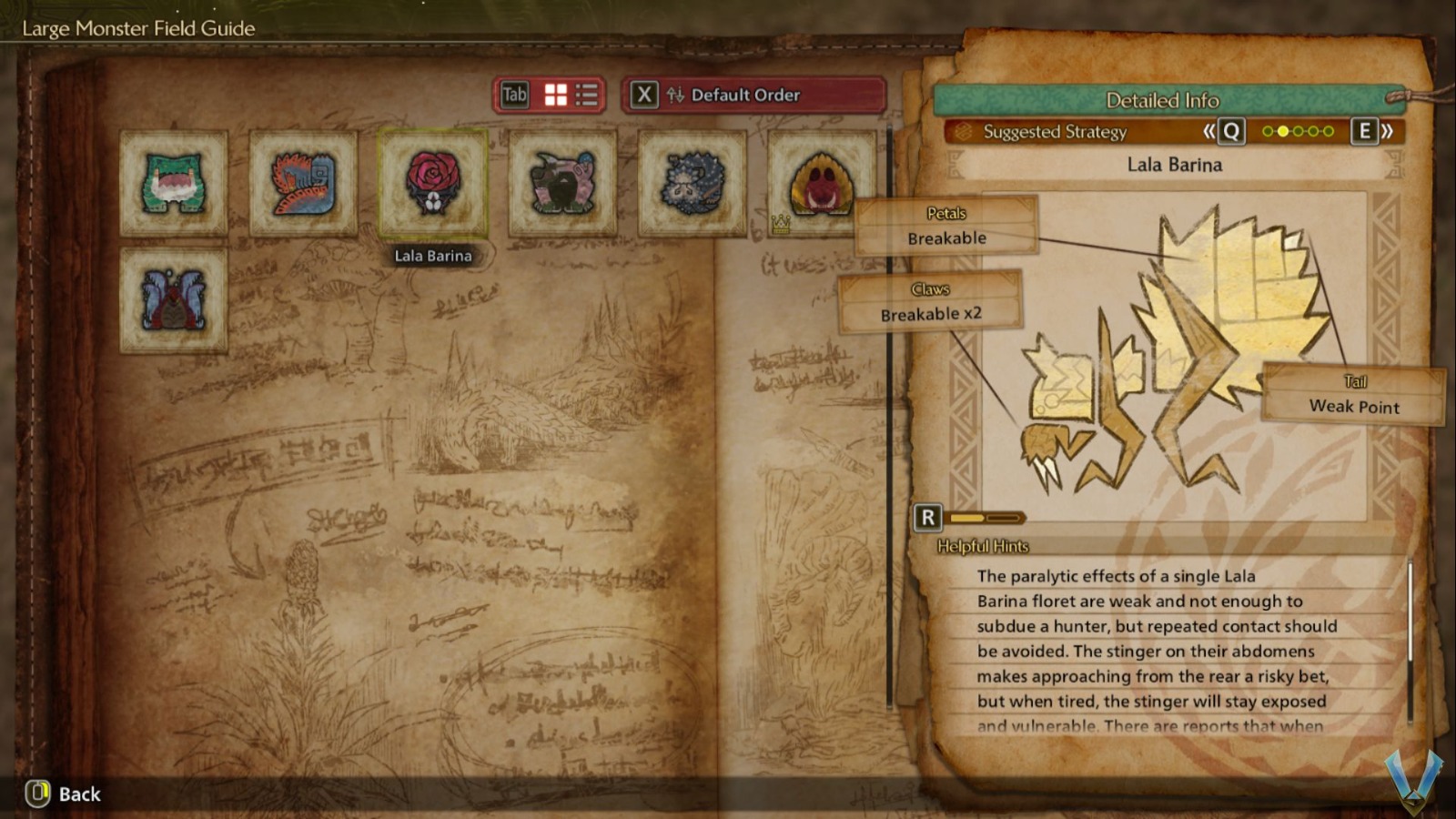Choose the Lala Barina rose tile
The width and height of the screenshot is (1456, 819).
point(432,183)
